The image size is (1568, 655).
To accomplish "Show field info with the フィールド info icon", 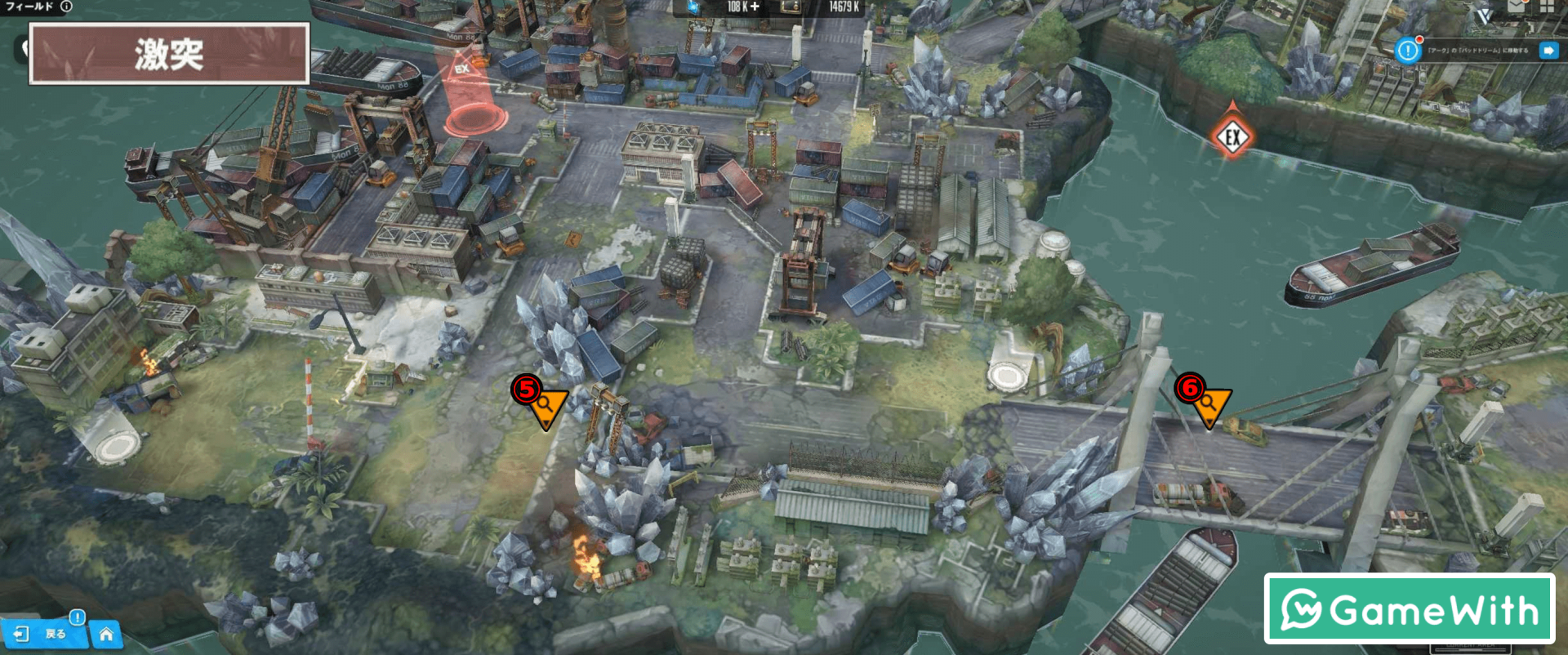I will pos(66,7).
